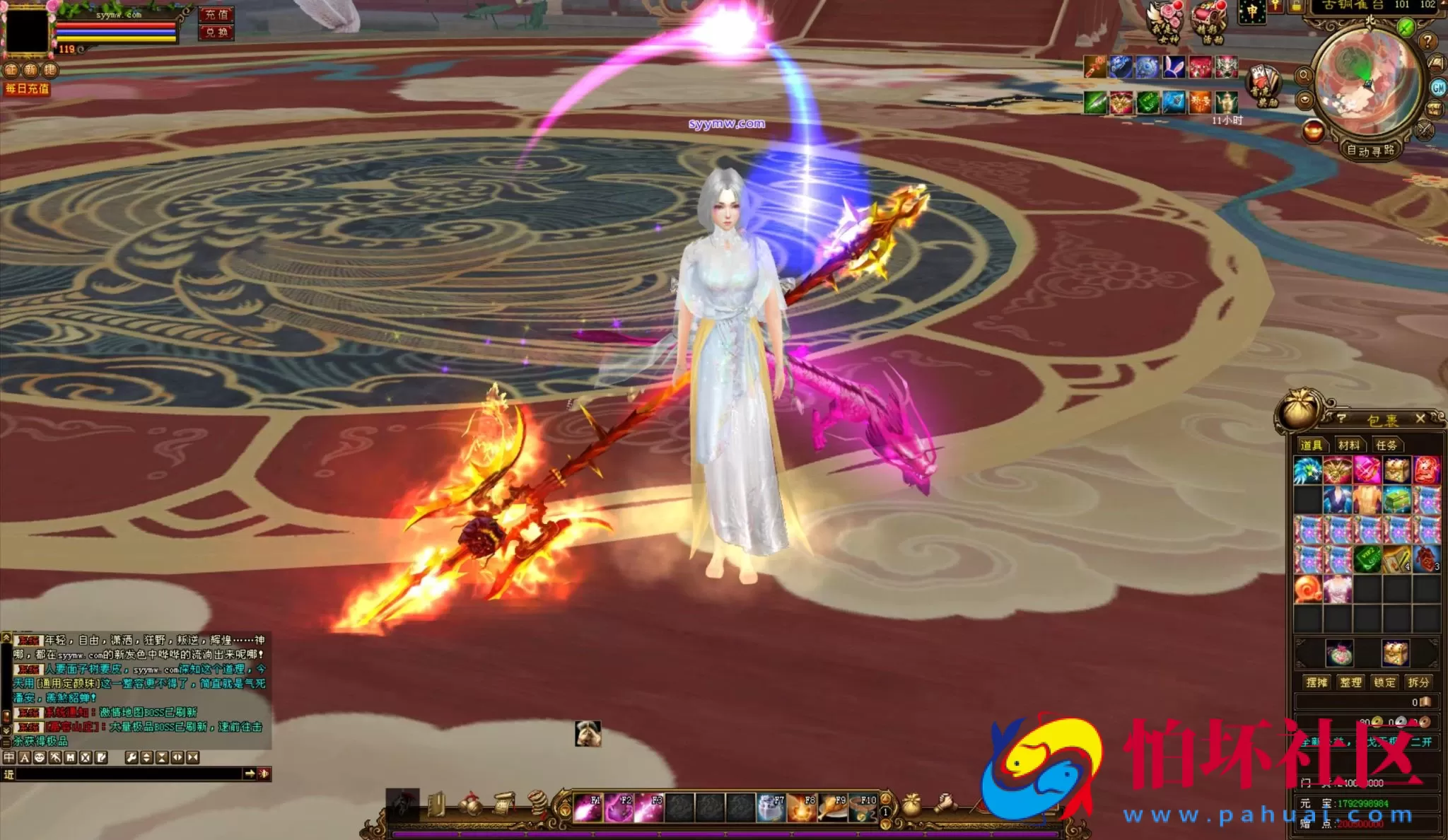Open the 每日充值 daily recharge button
The height and width of the screenshot is (840, 1448).
point(28,89)
